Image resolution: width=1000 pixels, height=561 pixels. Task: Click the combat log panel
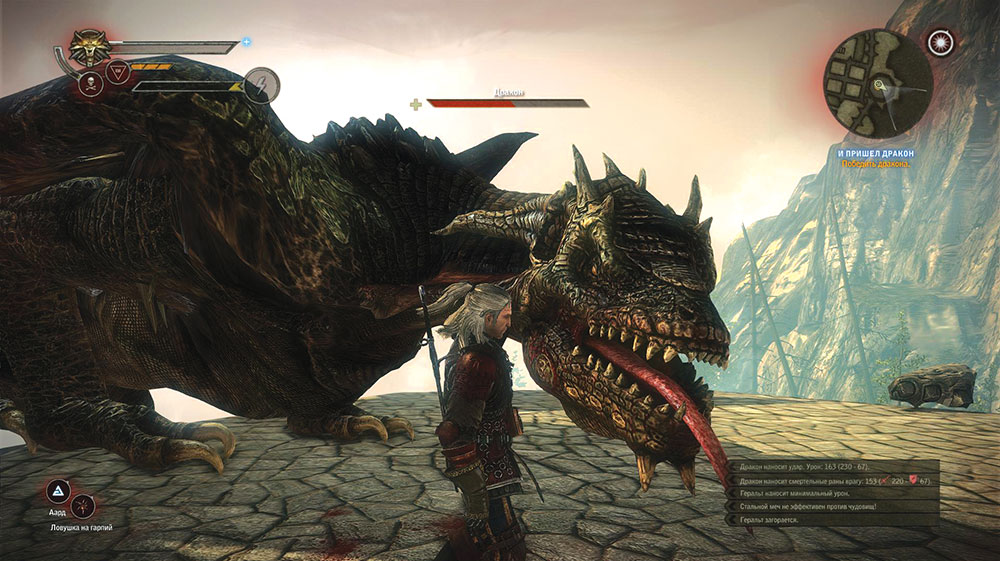coord(833,493)
